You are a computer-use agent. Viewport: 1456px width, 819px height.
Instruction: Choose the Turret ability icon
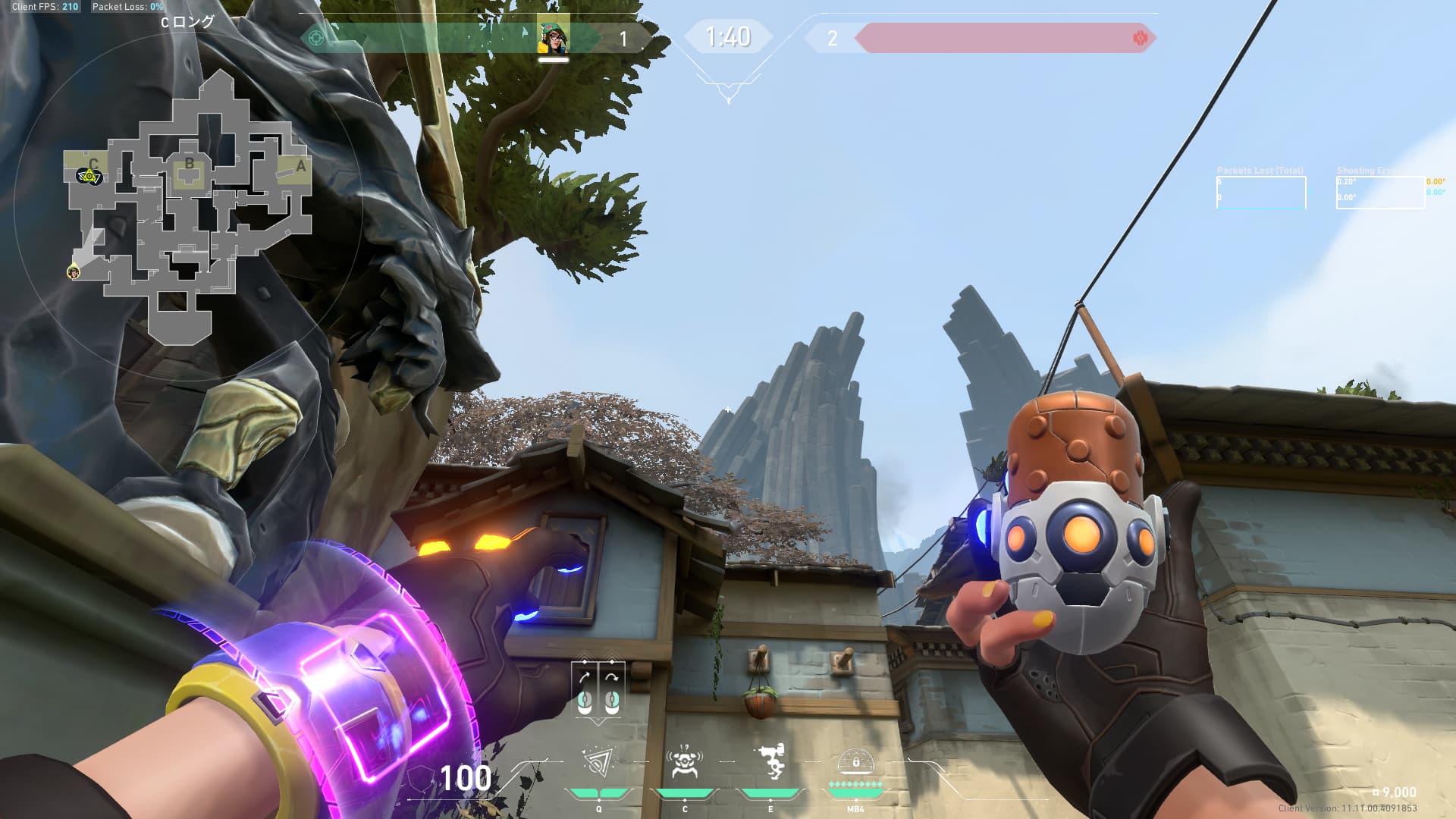(x=770, y=763)
